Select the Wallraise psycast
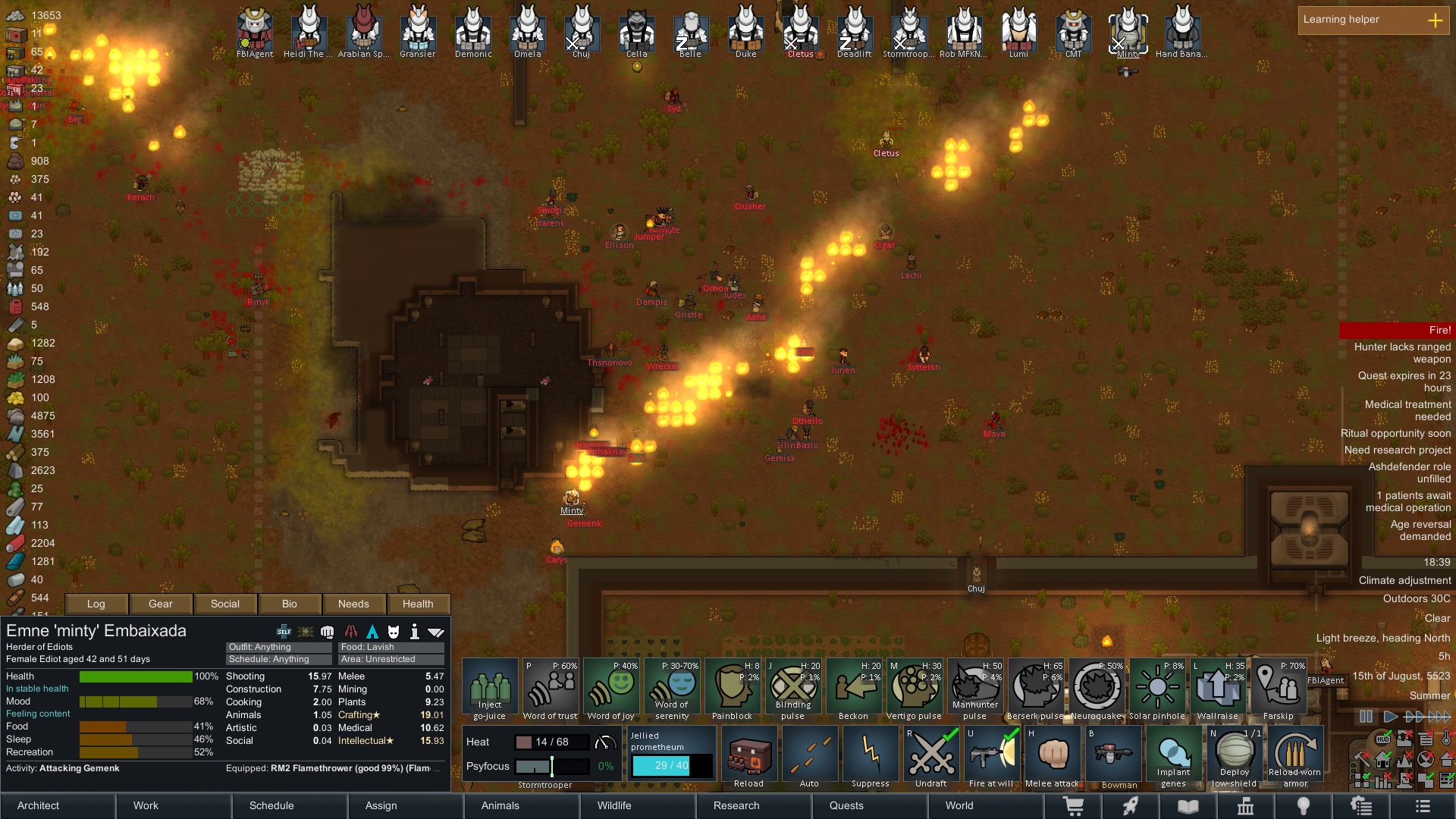 tap(1217, 689)
